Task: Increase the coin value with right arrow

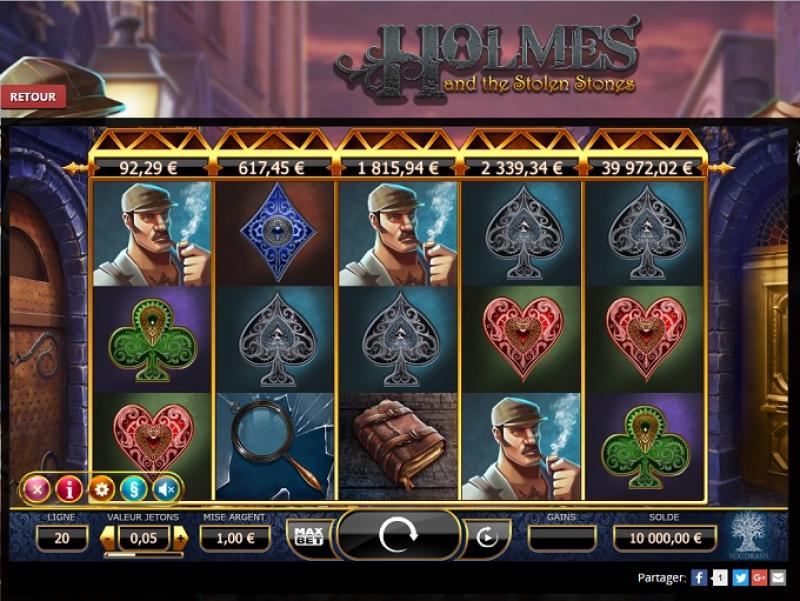Action: tap(180, 538)
